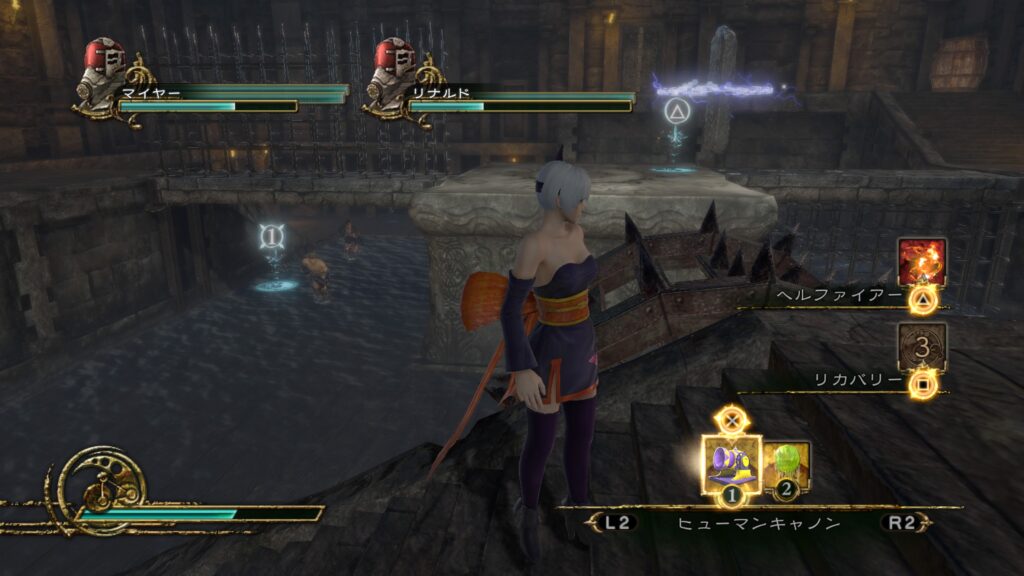Image resolution: width=1024 pixels, height=576 pixels.
Task: Select the Human Cannon trap slot 1
Action: pos(732,461)
